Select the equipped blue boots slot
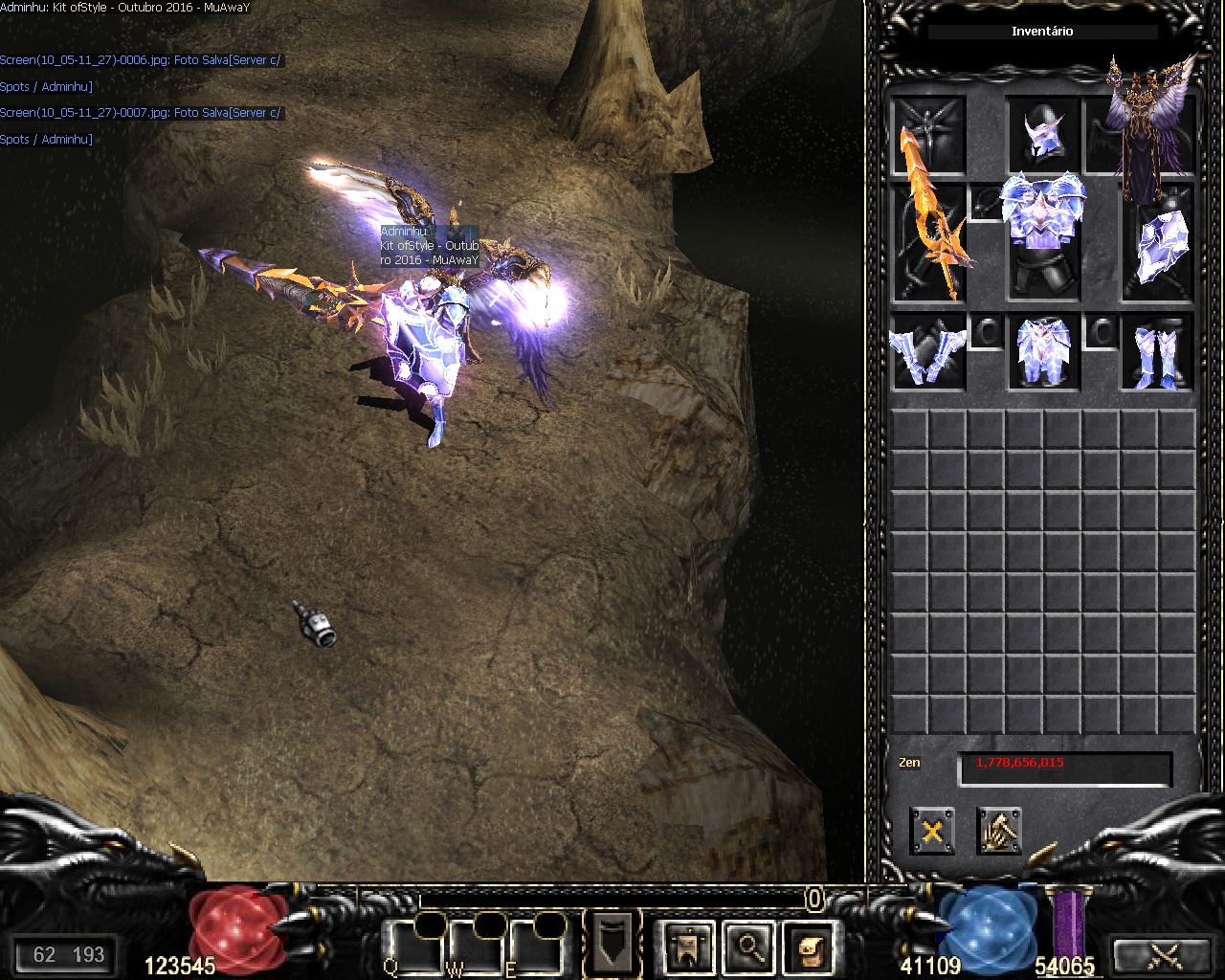This screenshot has height=980, width=1225. [1158, 352]
